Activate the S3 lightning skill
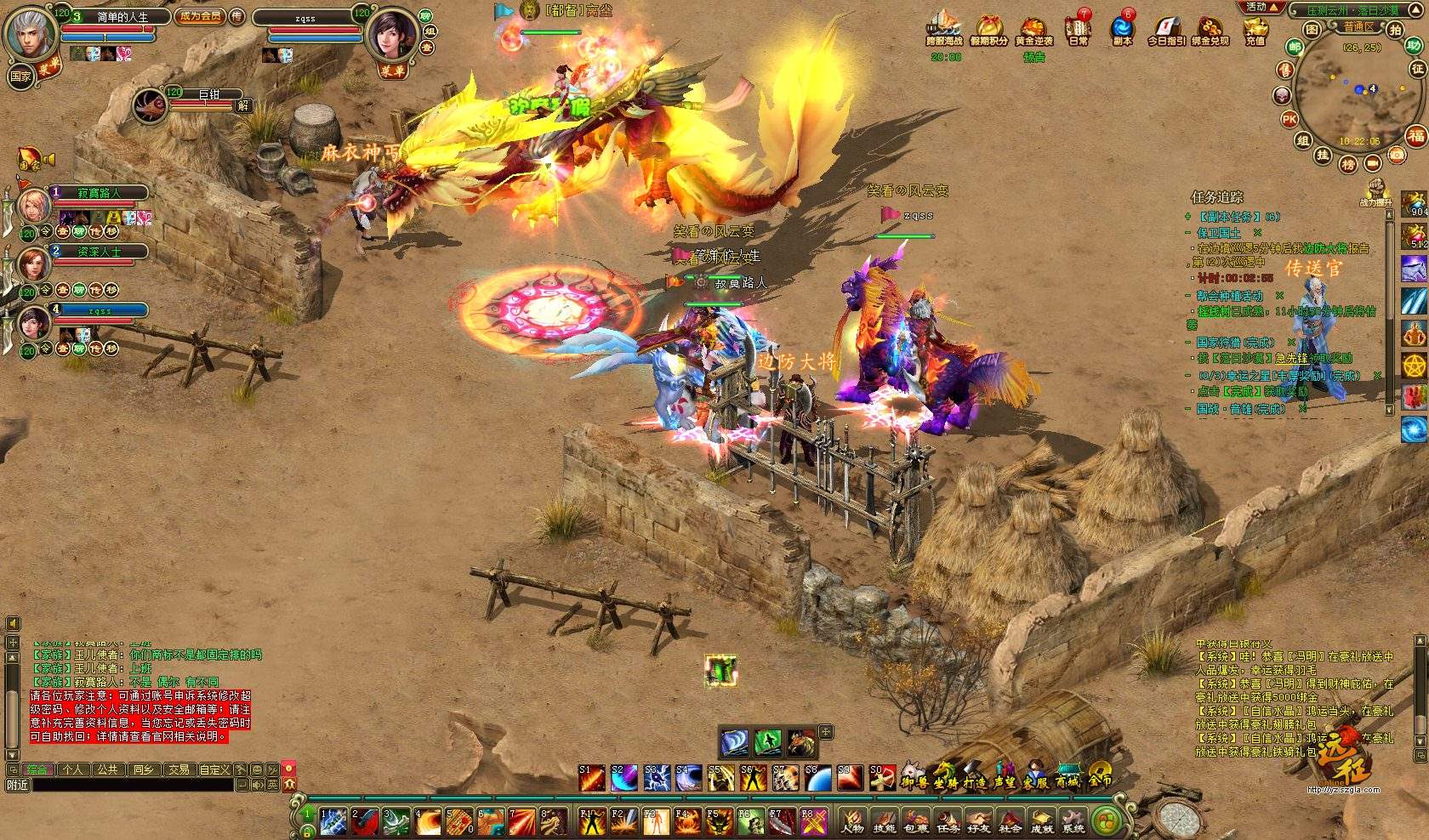Screen dimensions: 1429x840 pos(655,777)
